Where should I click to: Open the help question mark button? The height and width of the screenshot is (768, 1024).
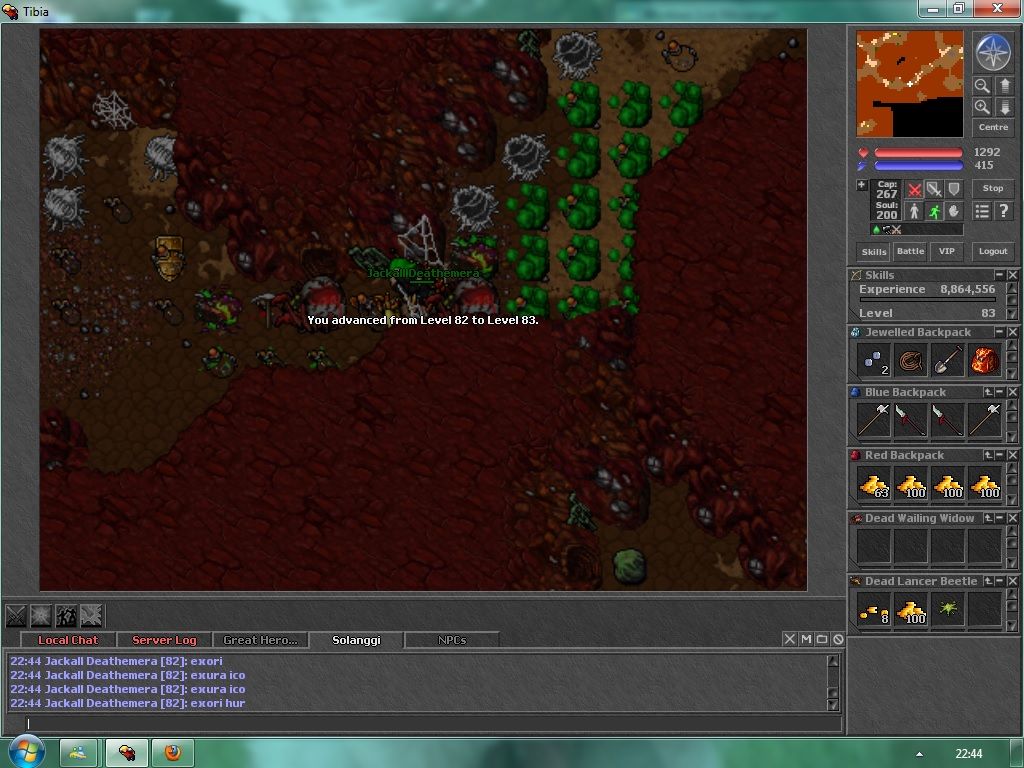tap(1003, 211)
